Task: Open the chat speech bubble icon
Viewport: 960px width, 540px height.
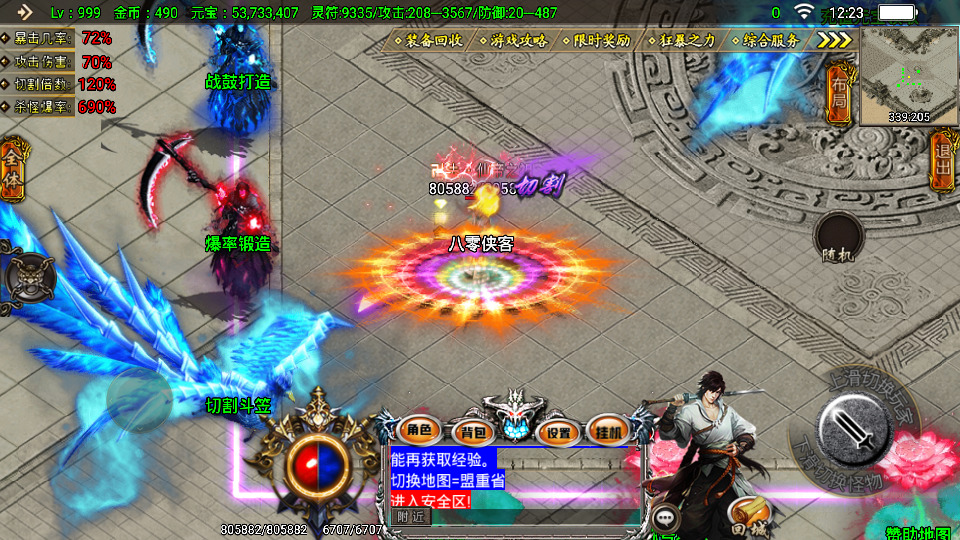Action: (x=666, y=518)
